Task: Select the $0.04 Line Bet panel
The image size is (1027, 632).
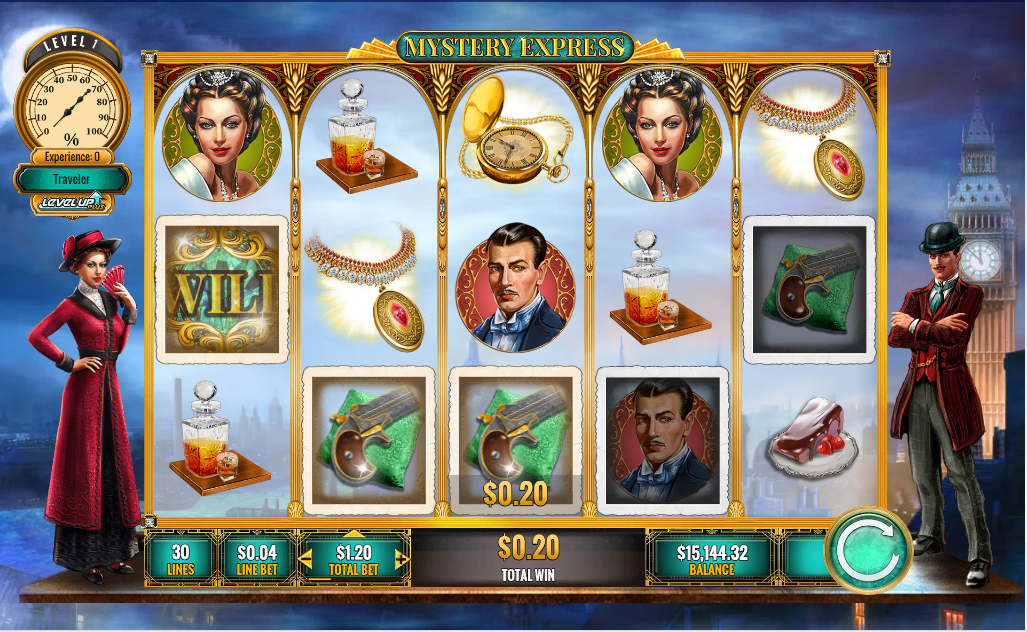Action: tap(257, 559)
